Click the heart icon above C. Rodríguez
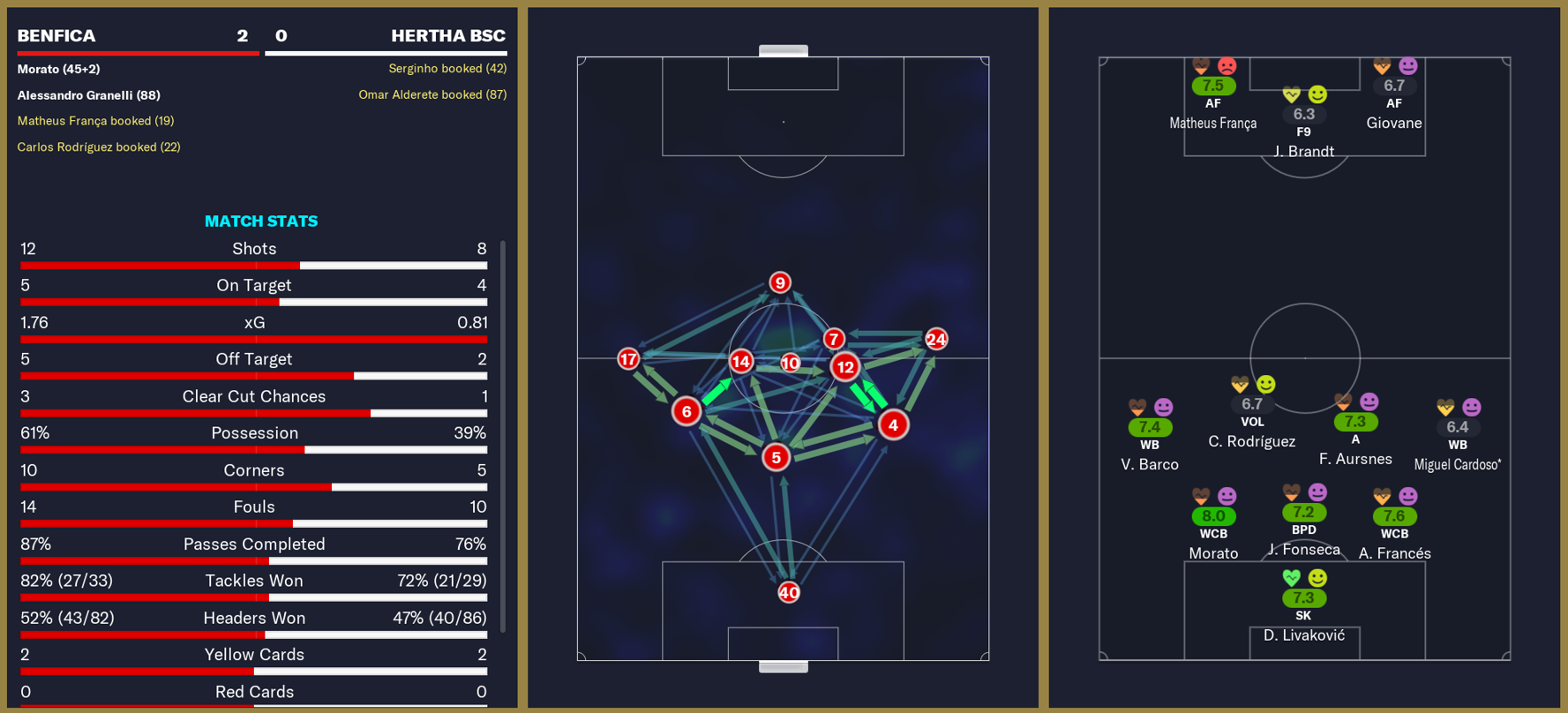 [1239, 384]
